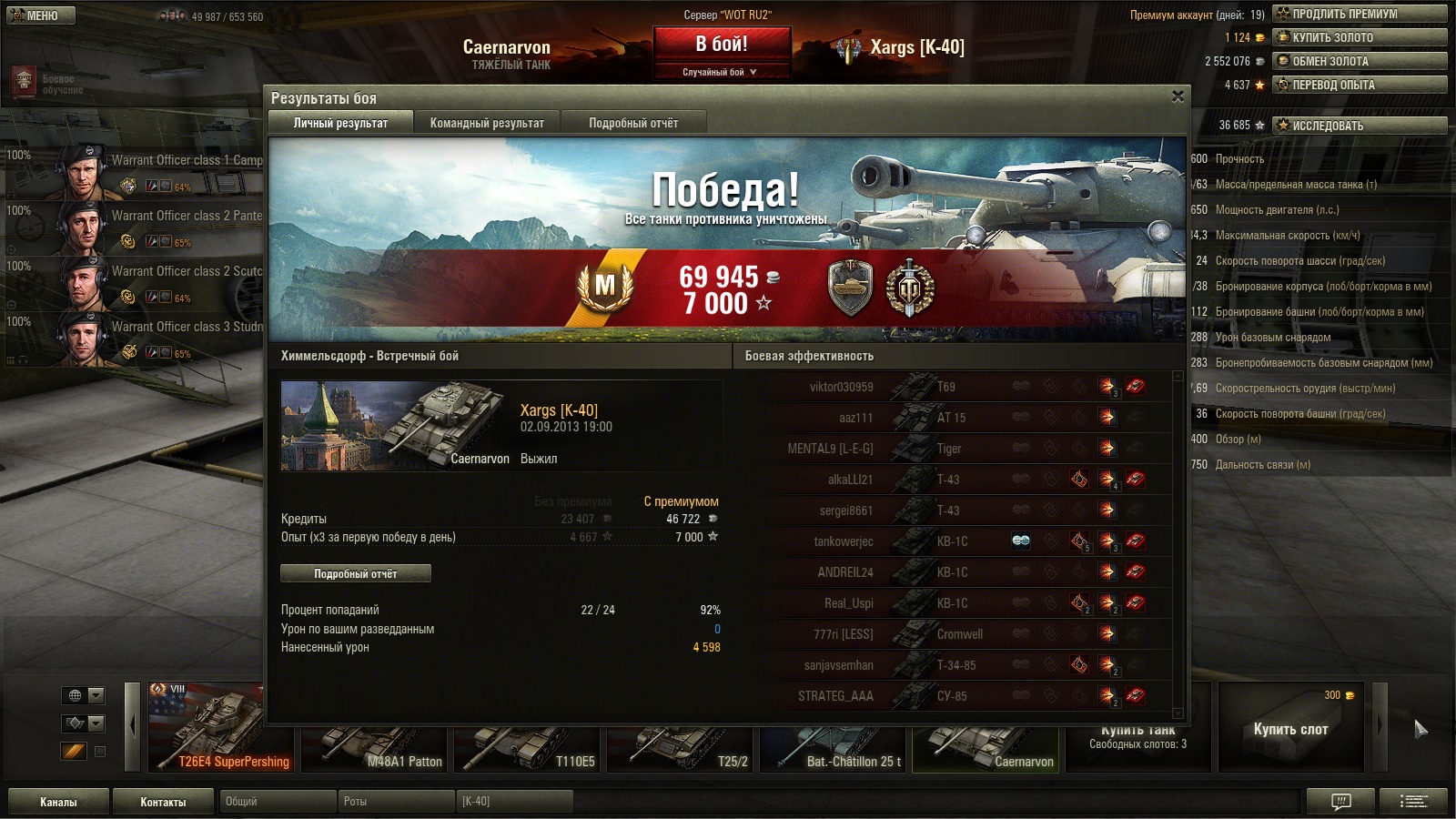Start battle with В бой! button
The width and height of the screenshot is (1456, 819).
(x=722, y=45)
